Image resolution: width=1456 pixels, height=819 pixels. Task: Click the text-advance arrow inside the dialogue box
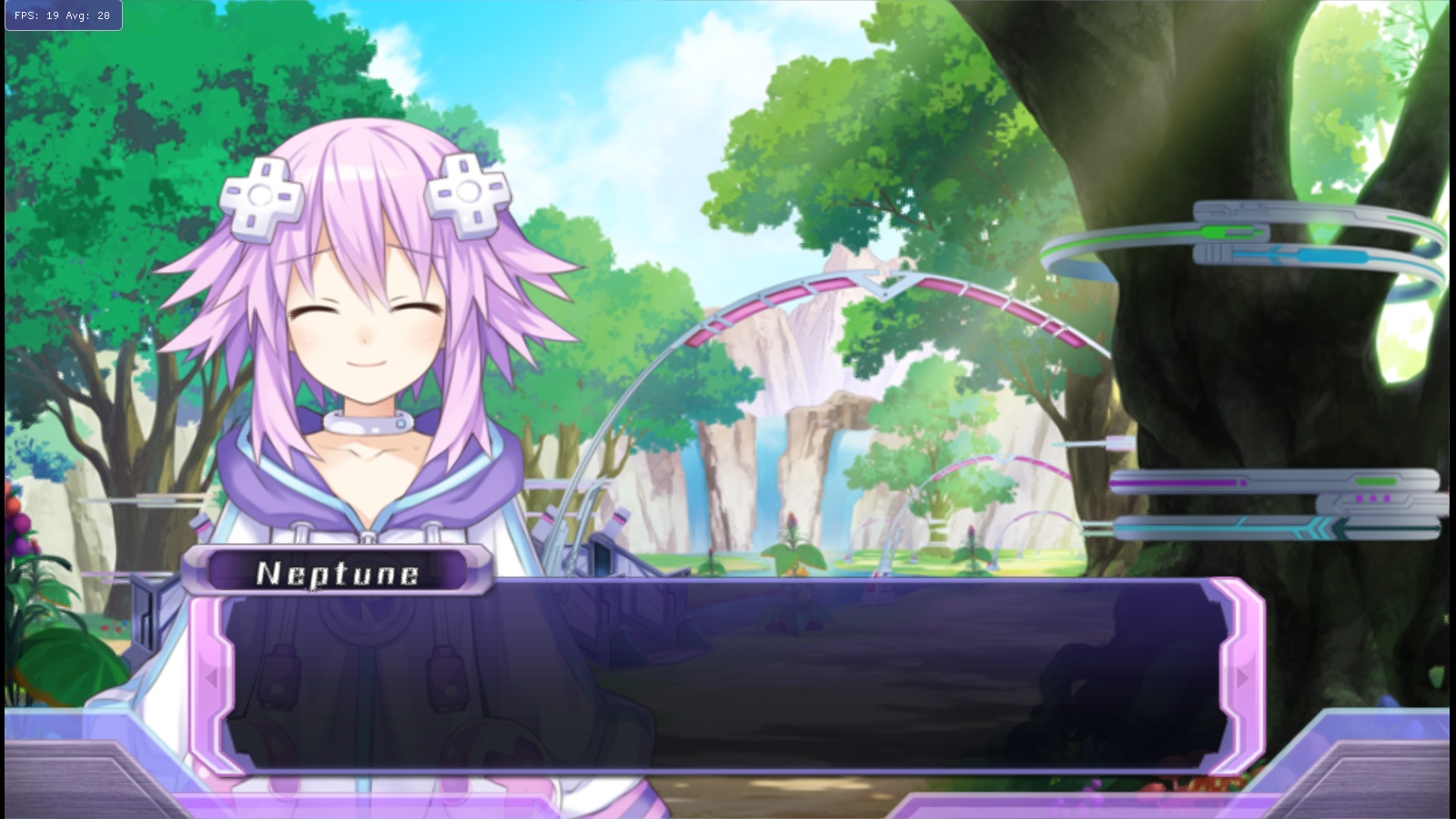click(x=1243, y=677)
